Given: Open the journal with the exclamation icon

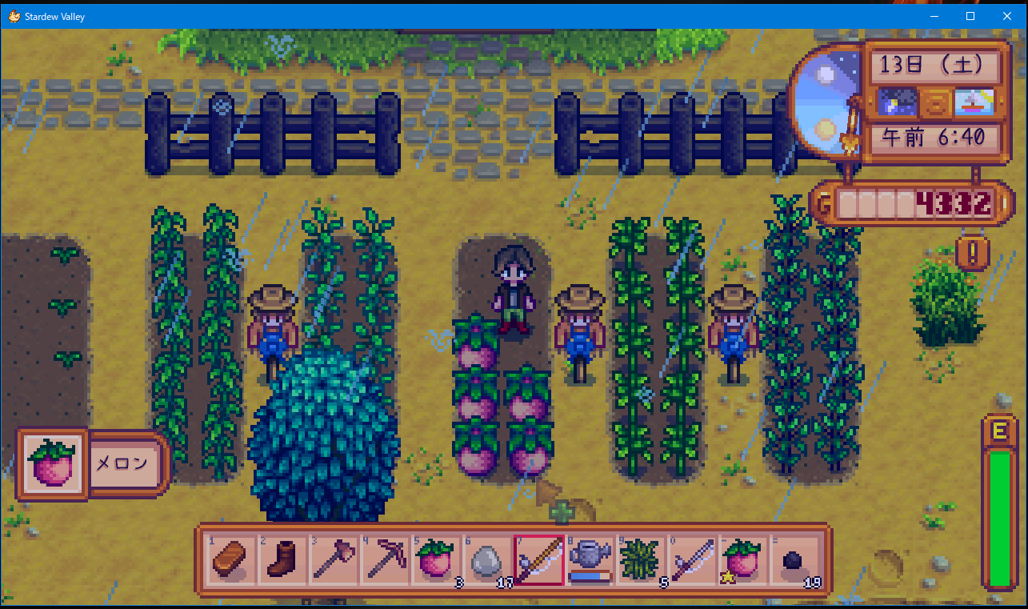Looking at the screenshot, I should coord(972,250).
